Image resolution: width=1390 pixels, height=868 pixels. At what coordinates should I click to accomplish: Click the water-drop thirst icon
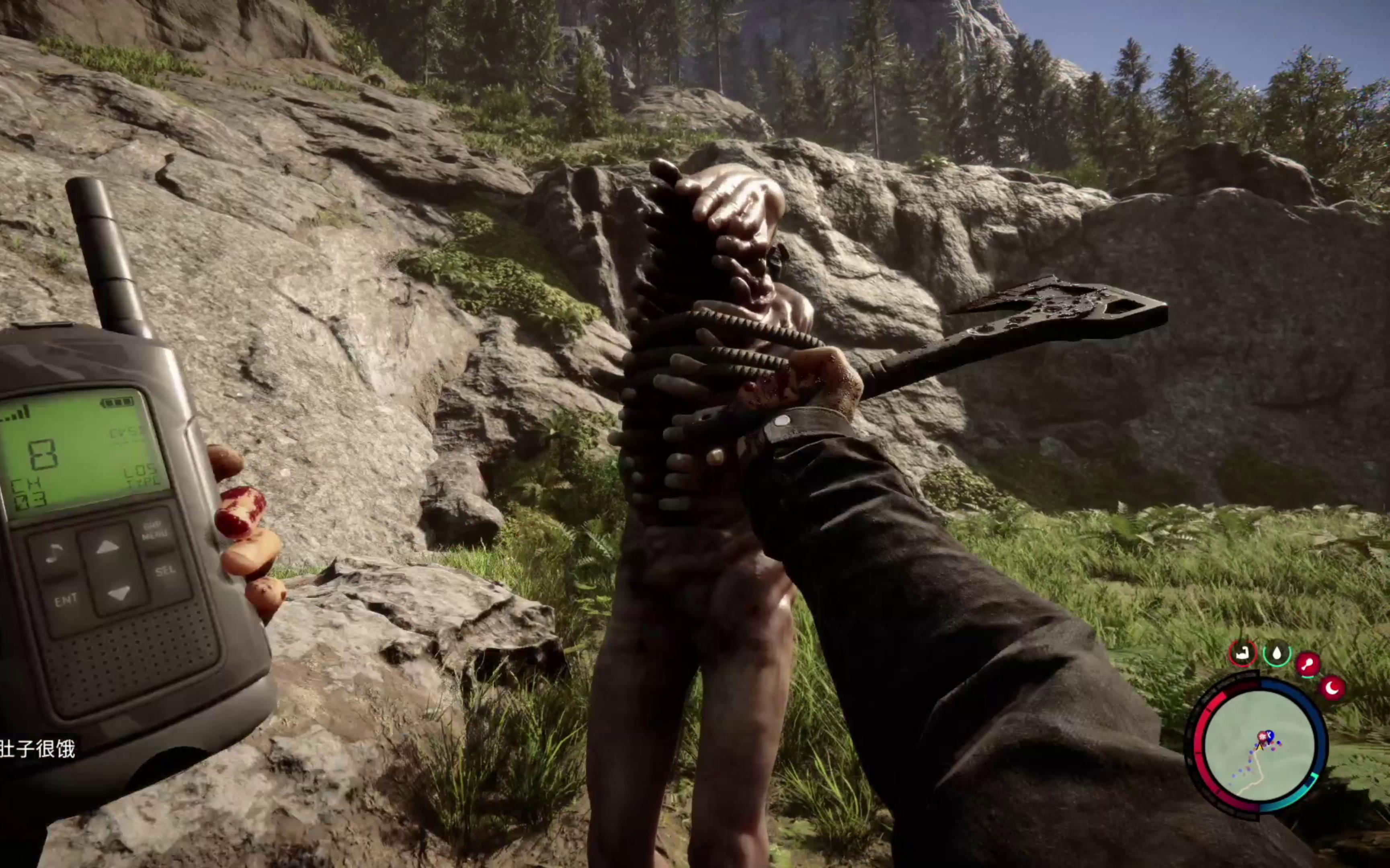click(x=1277, y=653)
